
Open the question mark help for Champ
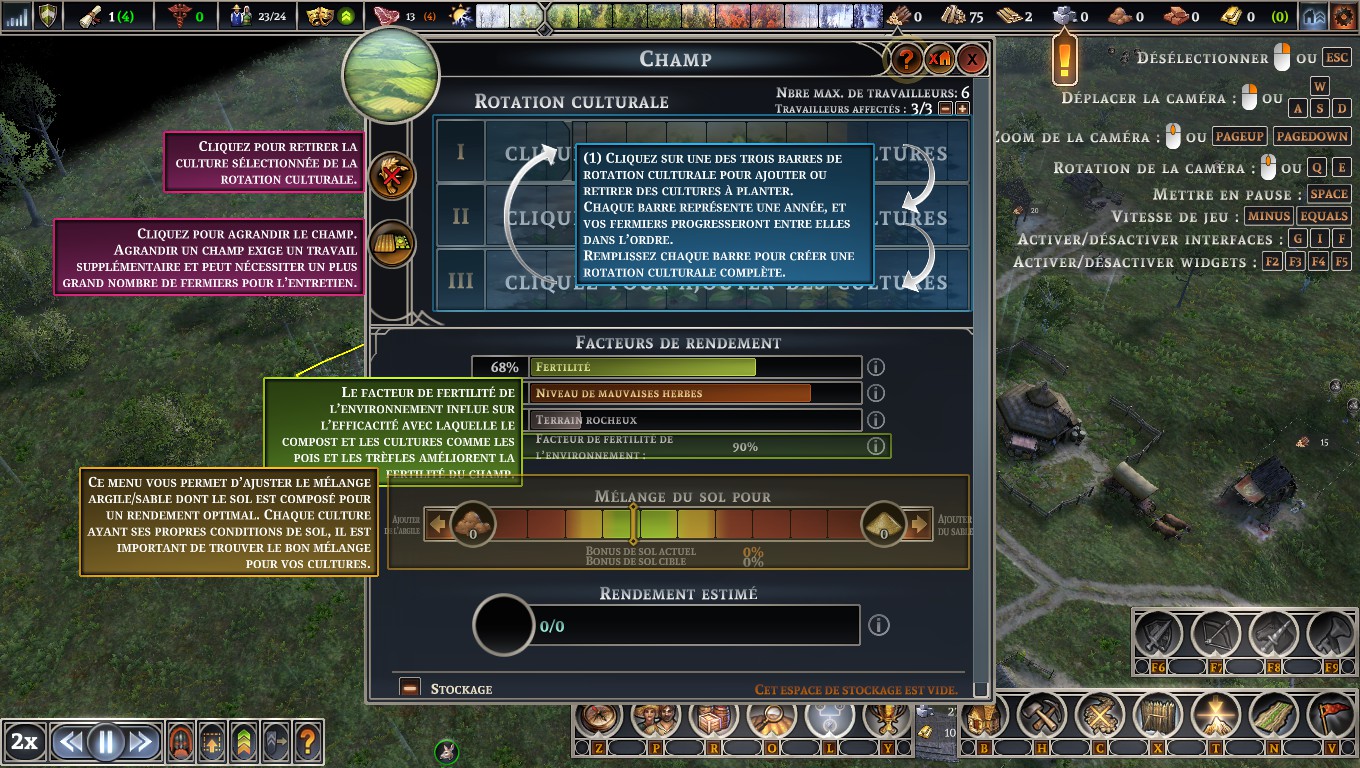906,60
